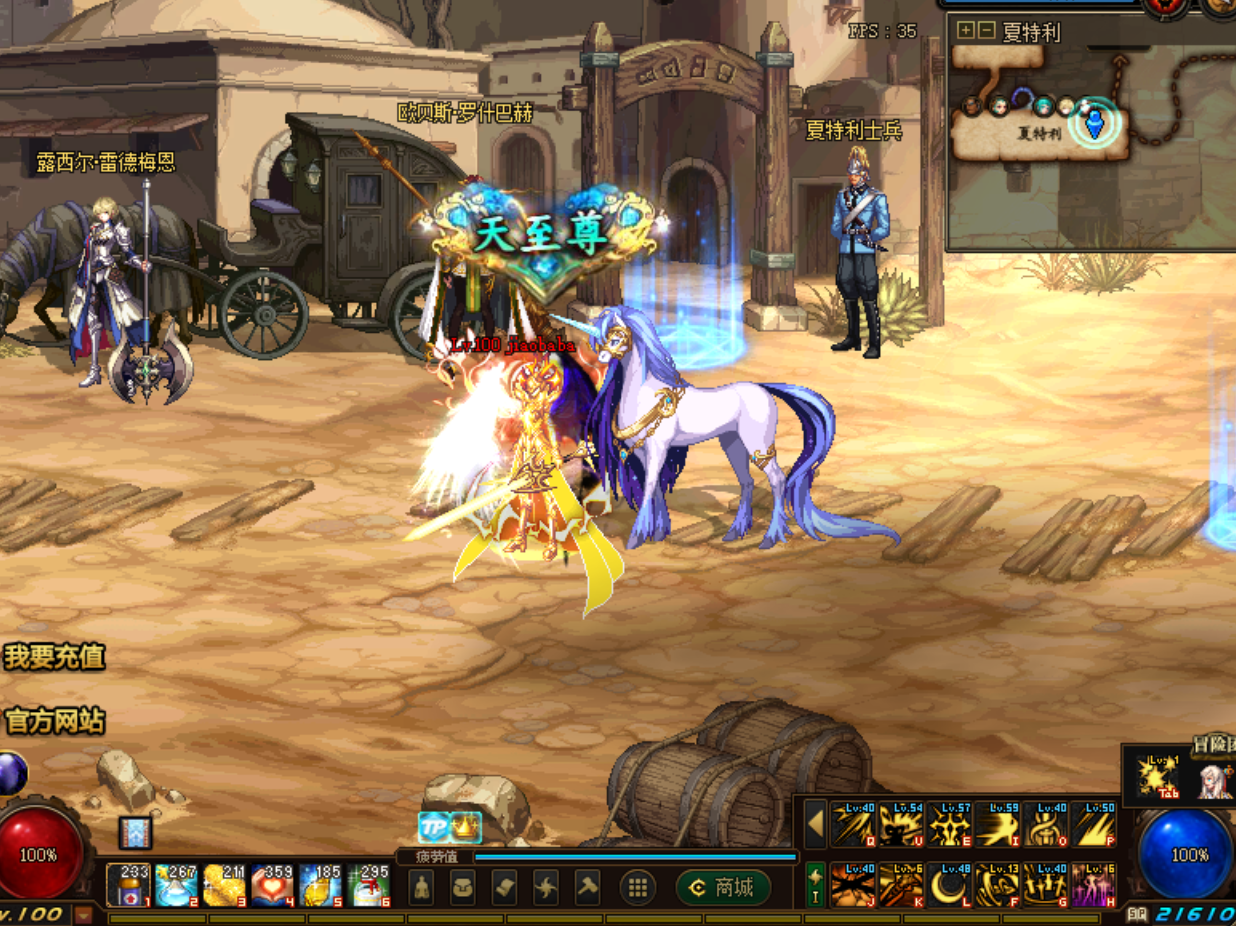The height and width of the screenshot is (926, 1236).
Task: Click the skill bar left arrow
Action: 816,824
